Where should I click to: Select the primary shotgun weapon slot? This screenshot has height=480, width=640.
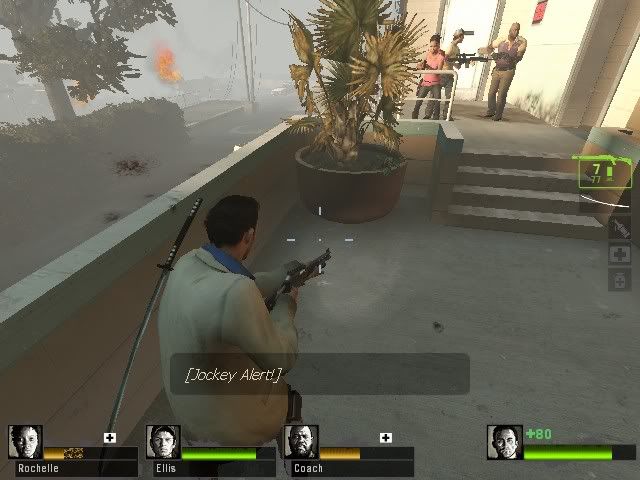point(602,172)
